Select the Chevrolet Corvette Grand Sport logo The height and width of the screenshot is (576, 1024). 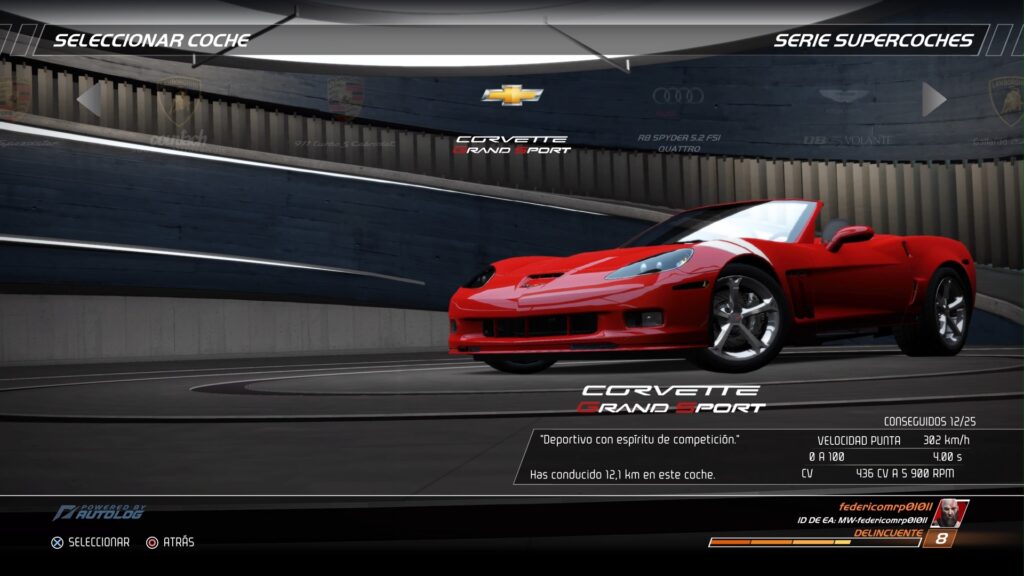click(x=512, y=96)
